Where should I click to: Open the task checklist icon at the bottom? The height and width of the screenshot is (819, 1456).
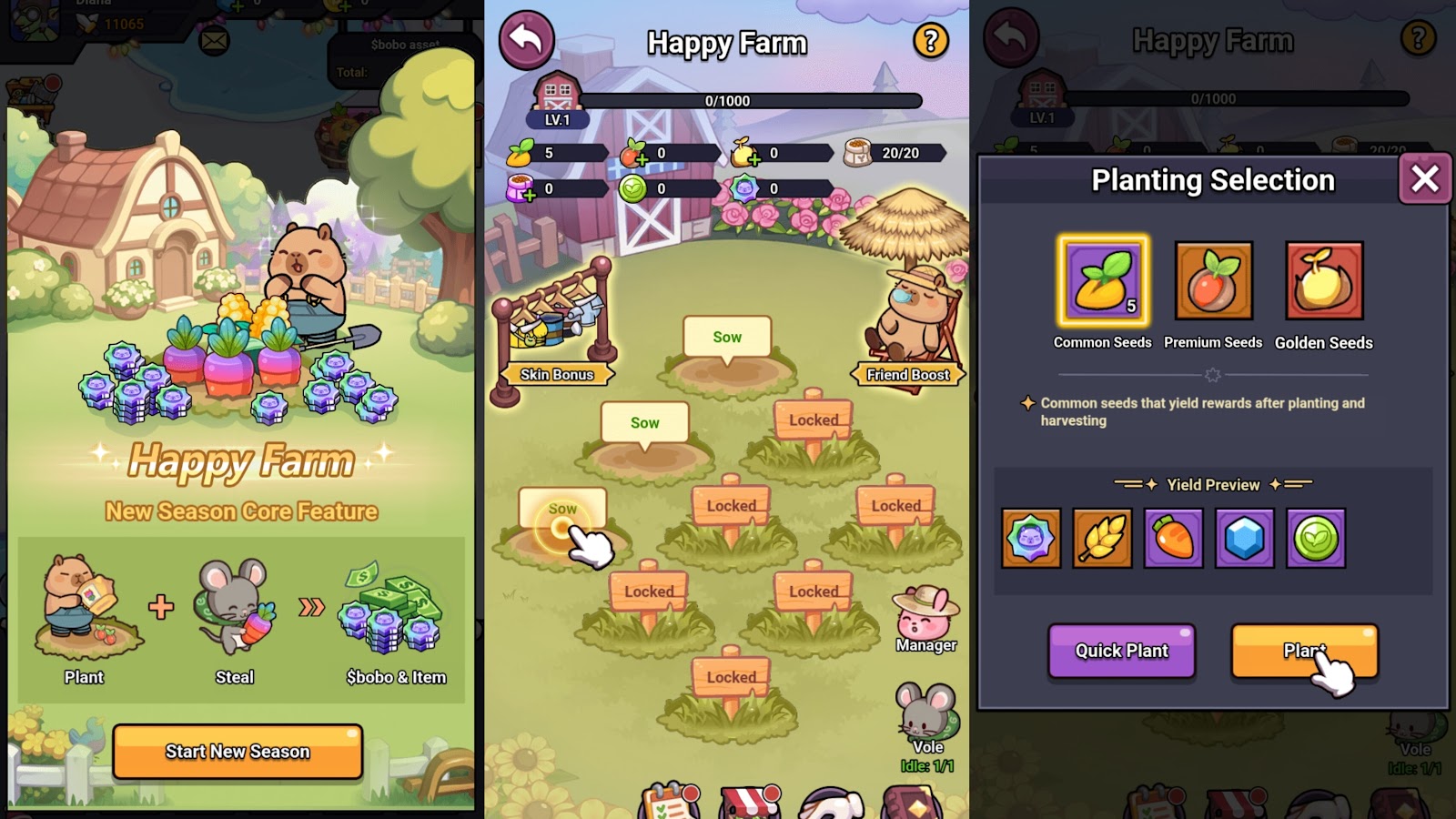[671, 803]
